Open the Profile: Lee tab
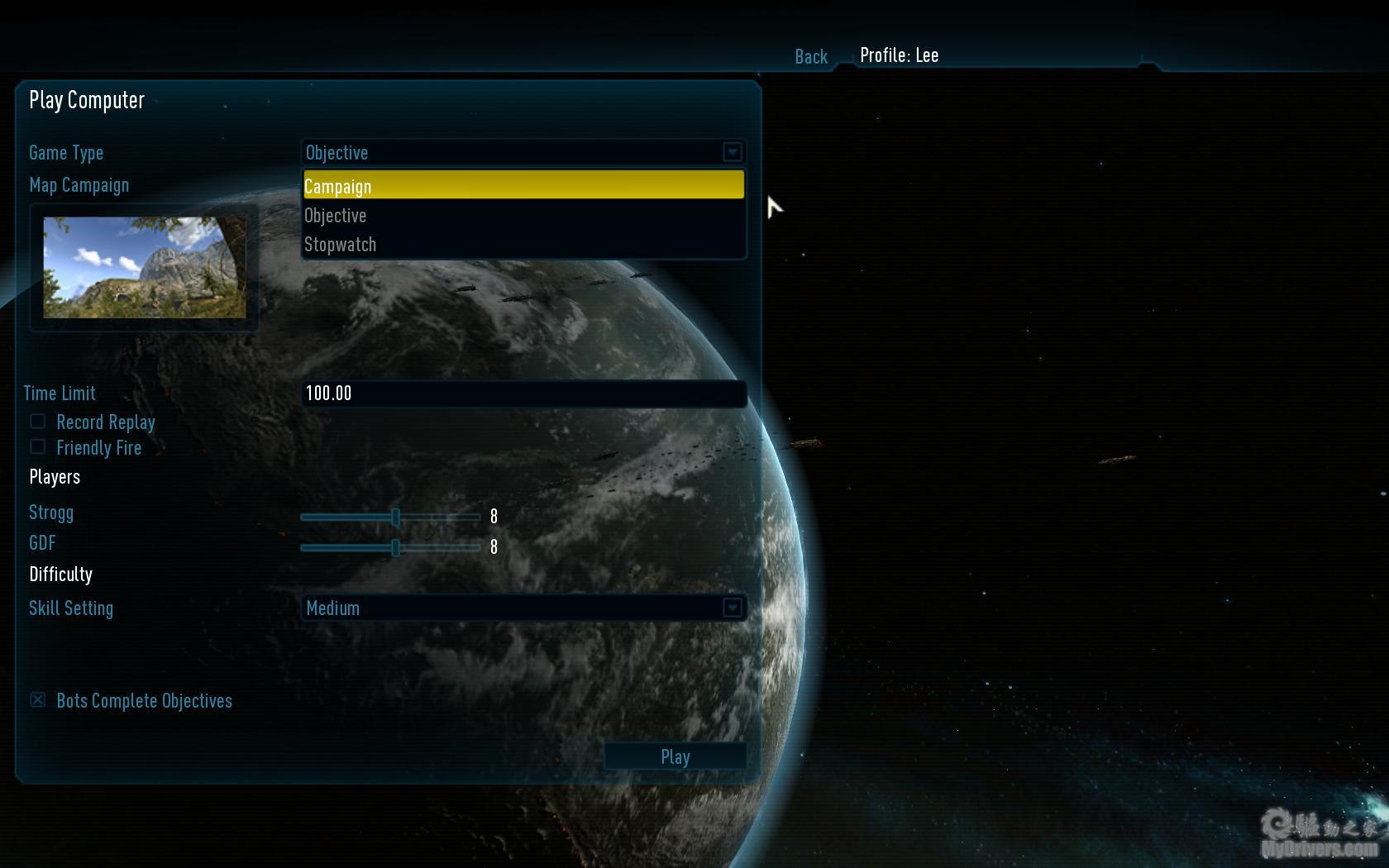The image size is (1389, 868). coord(899,55)
